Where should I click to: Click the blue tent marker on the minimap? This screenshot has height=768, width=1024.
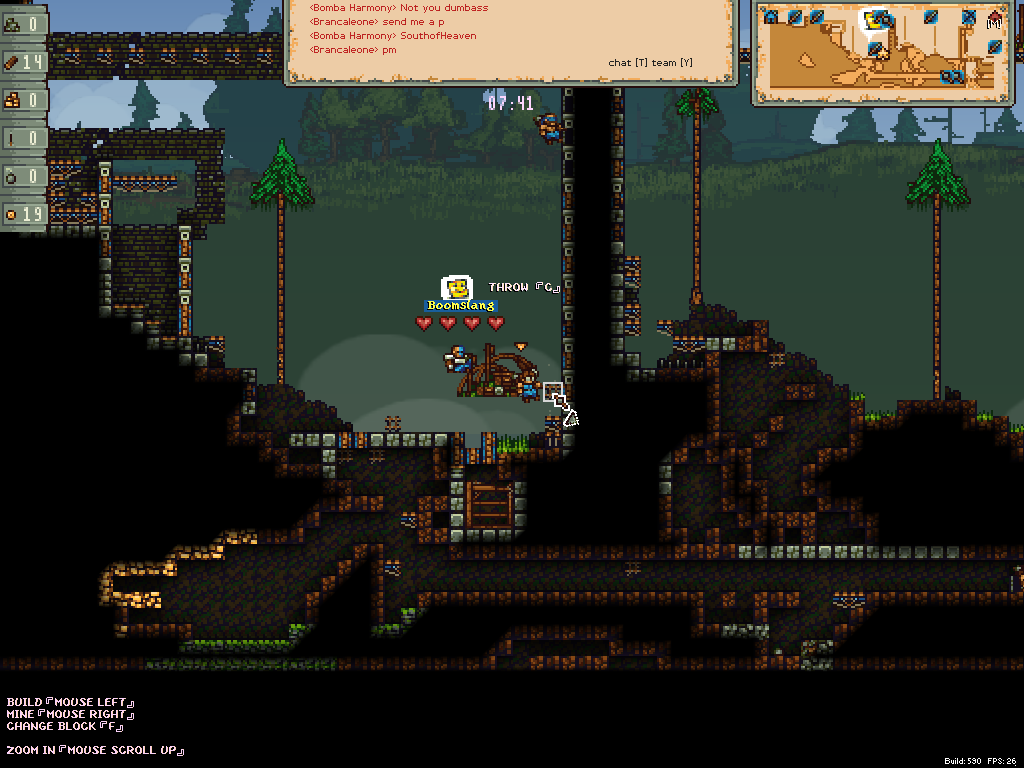click(768, 16)
